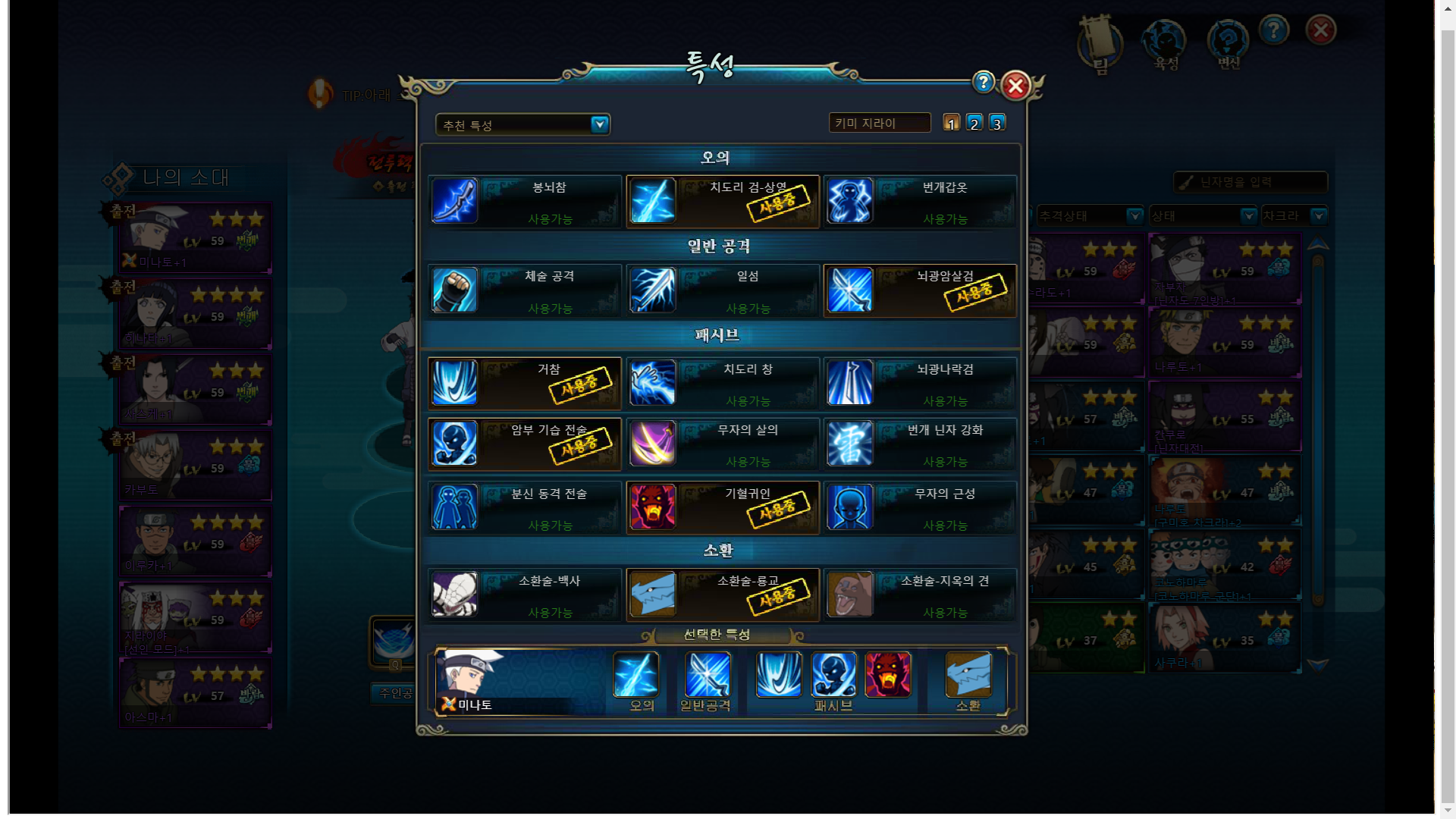The width and height of the screenshot is (1456, 819).
Task: Choose the 번개갑옷 mystery skill
Action: (920, 202)
